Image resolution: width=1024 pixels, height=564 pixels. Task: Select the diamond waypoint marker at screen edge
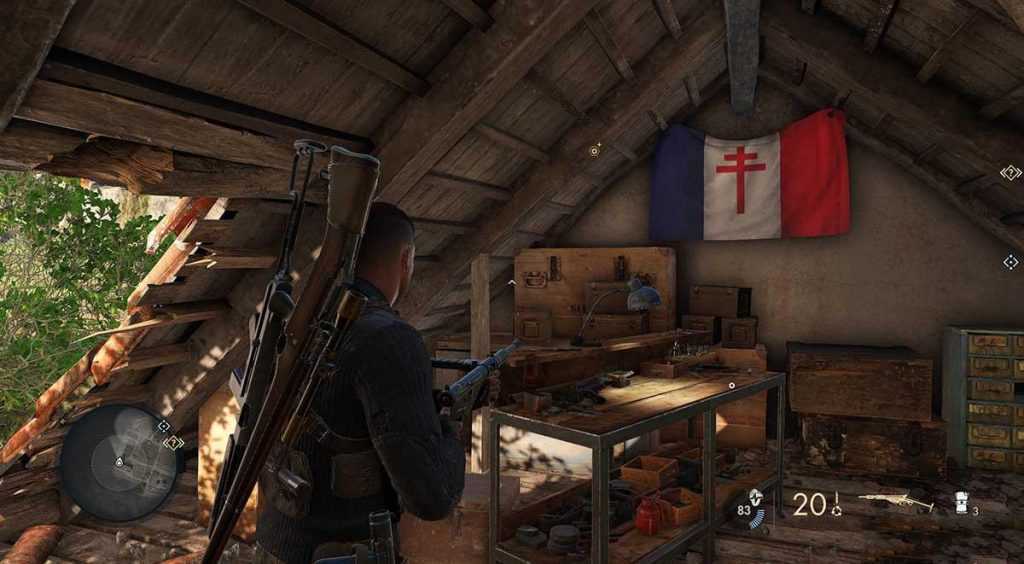[x=1010, y=262]
